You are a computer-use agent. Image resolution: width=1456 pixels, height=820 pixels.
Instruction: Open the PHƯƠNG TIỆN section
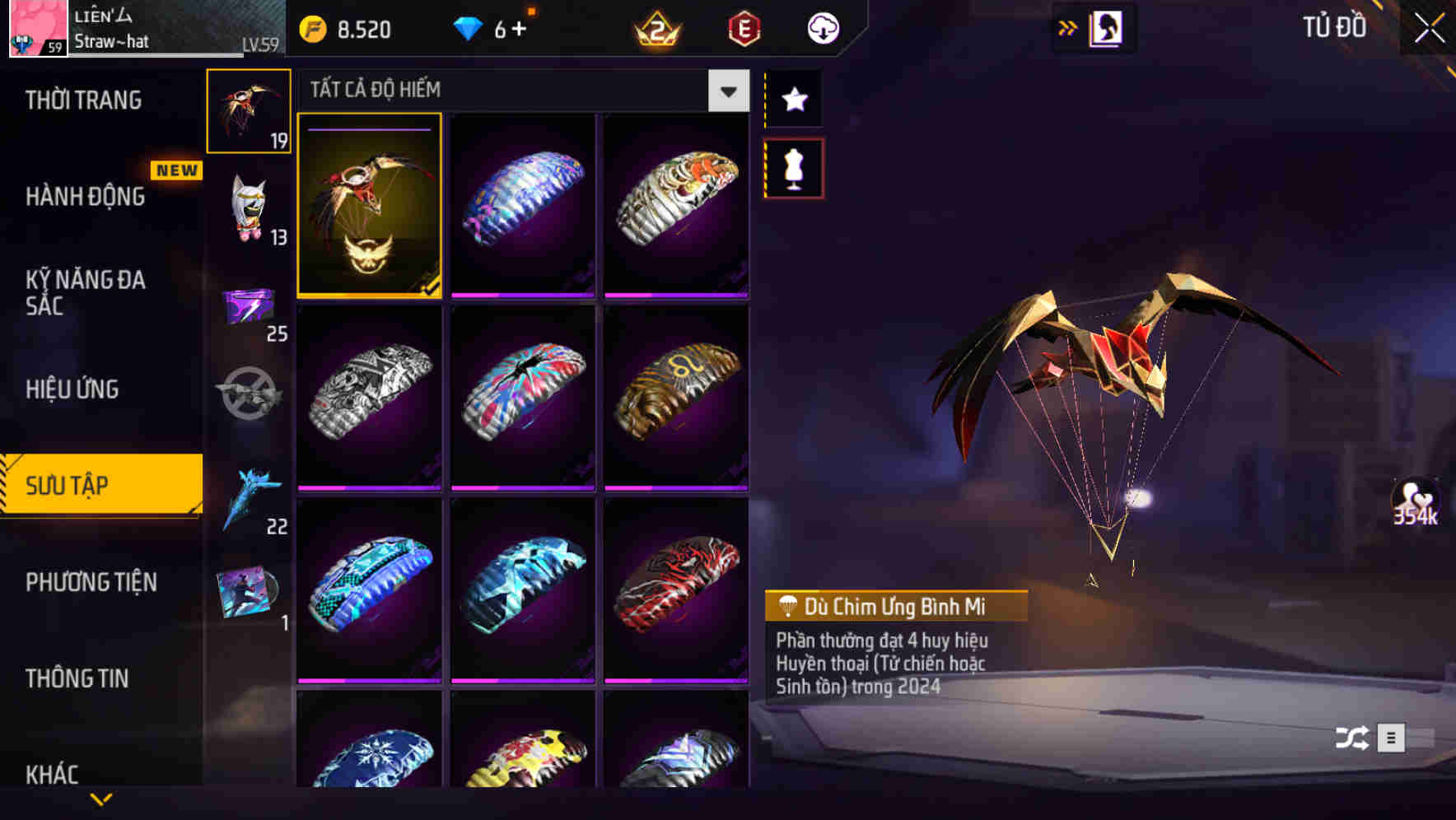click(91, 582)
